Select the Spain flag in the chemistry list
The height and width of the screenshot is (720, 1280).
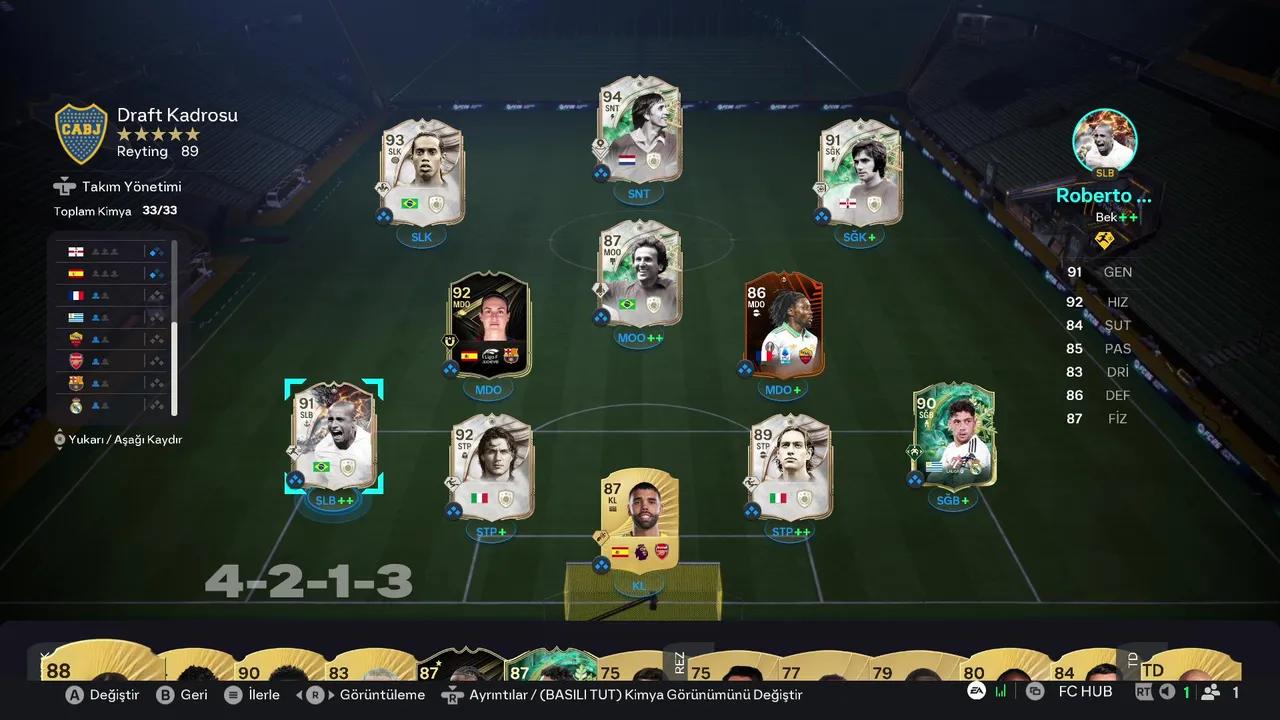76,272
